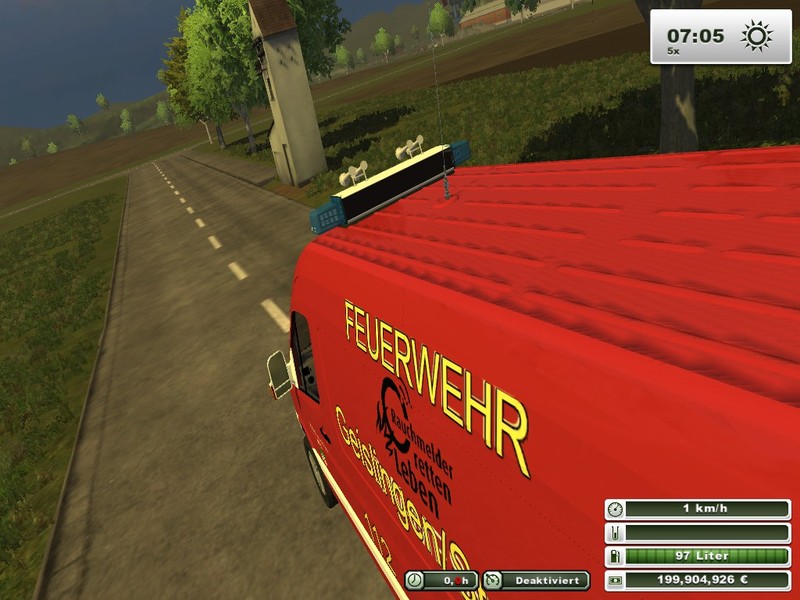Open the money banknote icon
800x600 pixels.
614,579
